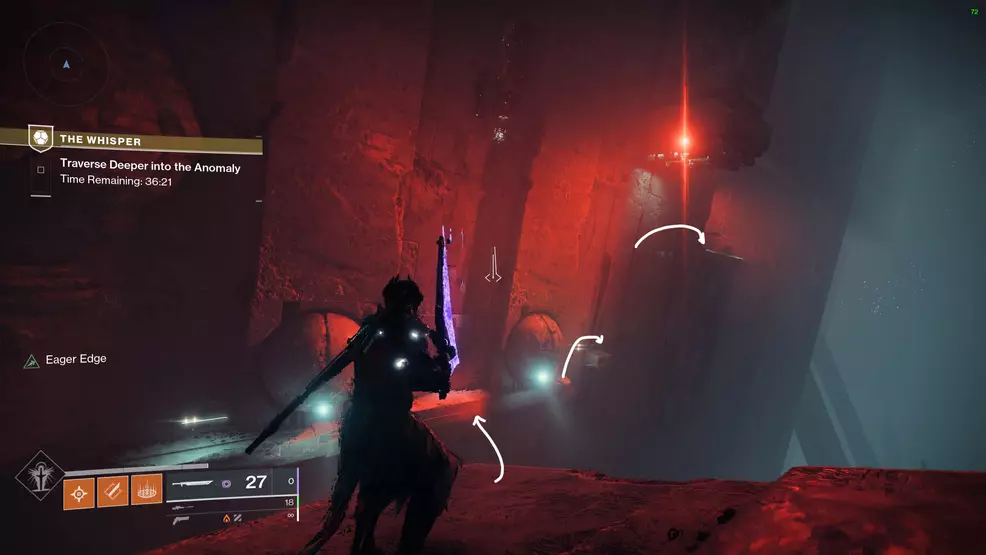Switch to the sidearm weapon slot
Viewport: 986px width, 555px height.
tap(182, 519)
